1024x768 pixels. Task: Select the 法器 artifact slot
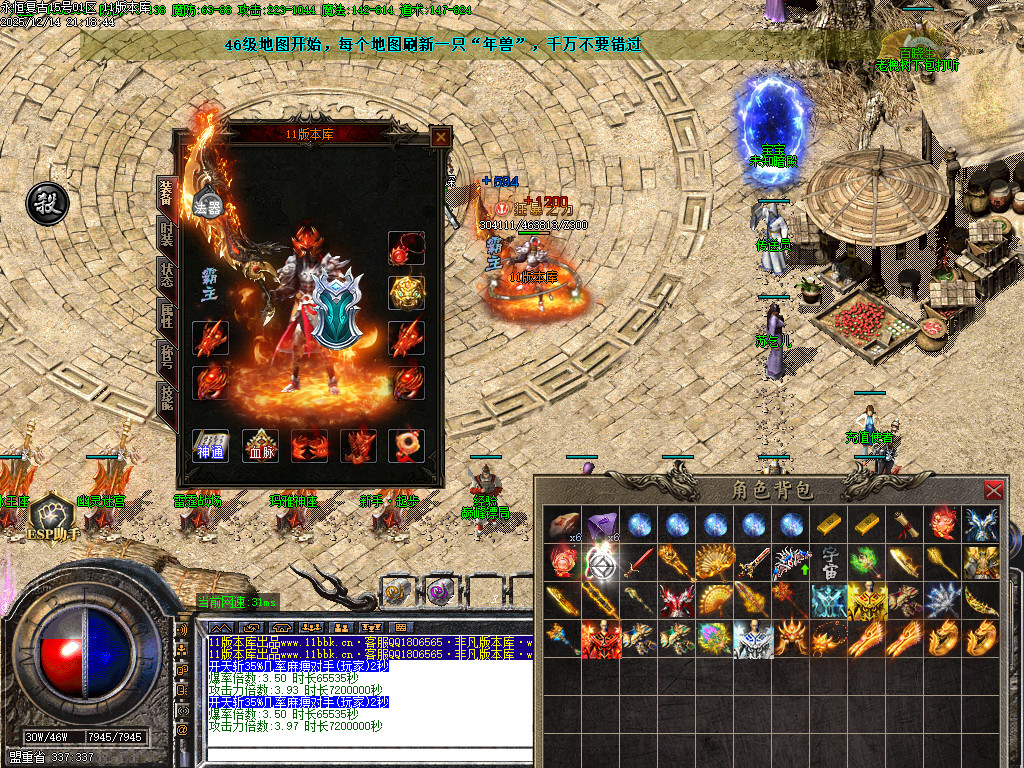(x=209, y=207)
